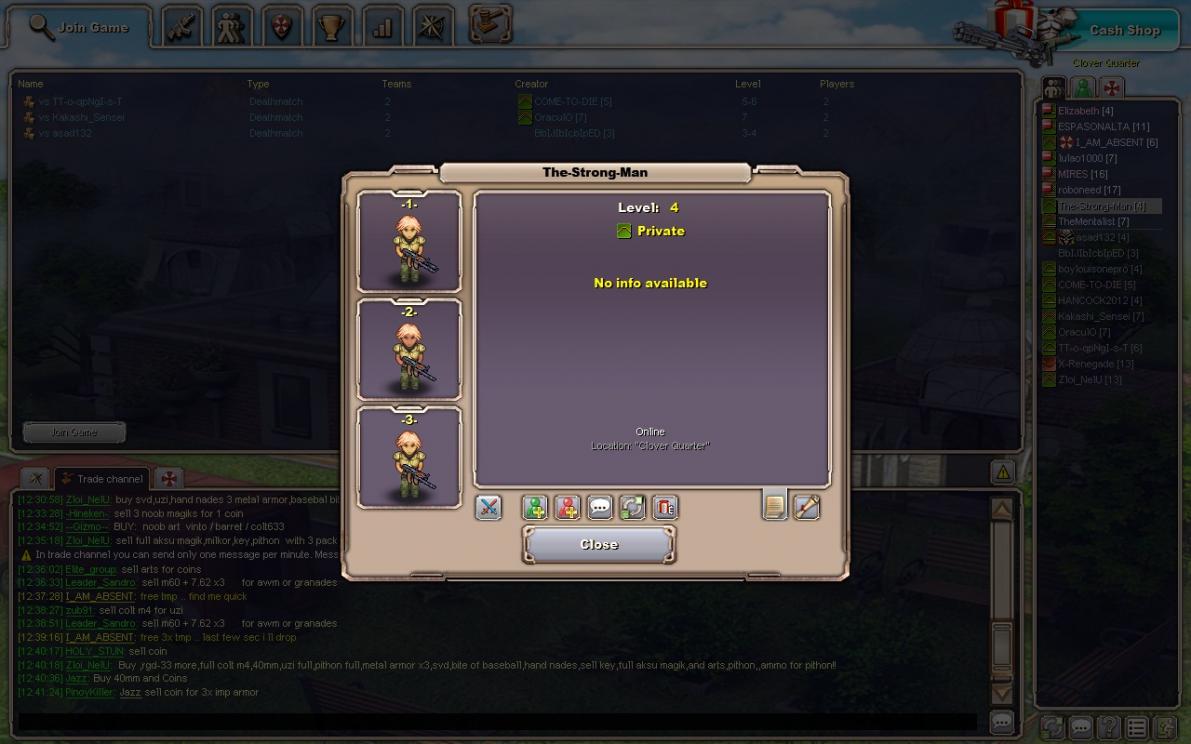Open the scroll and quill tab
The height and width of the screenshot is (744, 1191).
click(806, 507)
